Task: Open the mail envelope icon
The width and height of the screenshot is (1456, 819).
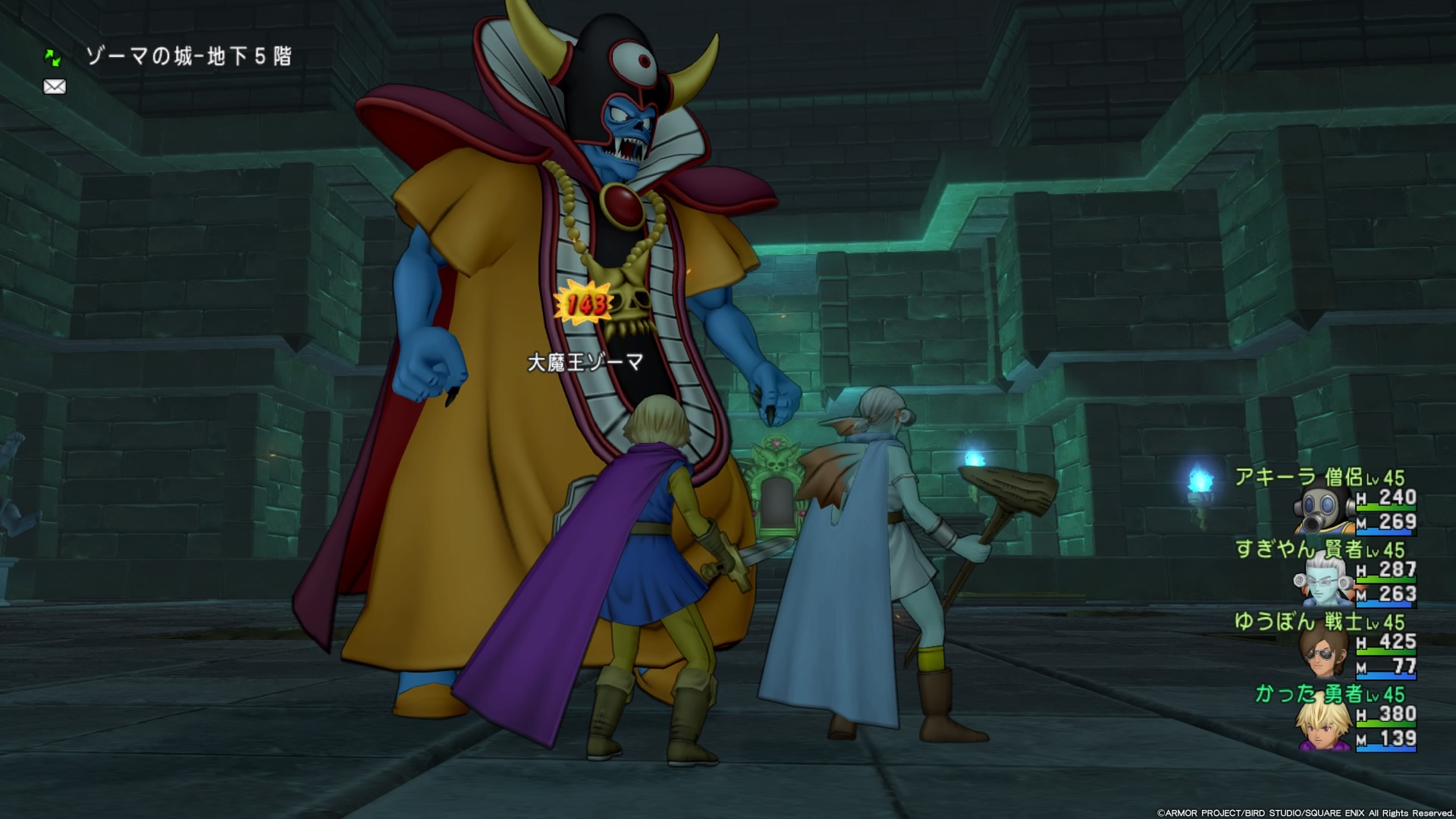Action: point(55,87)
